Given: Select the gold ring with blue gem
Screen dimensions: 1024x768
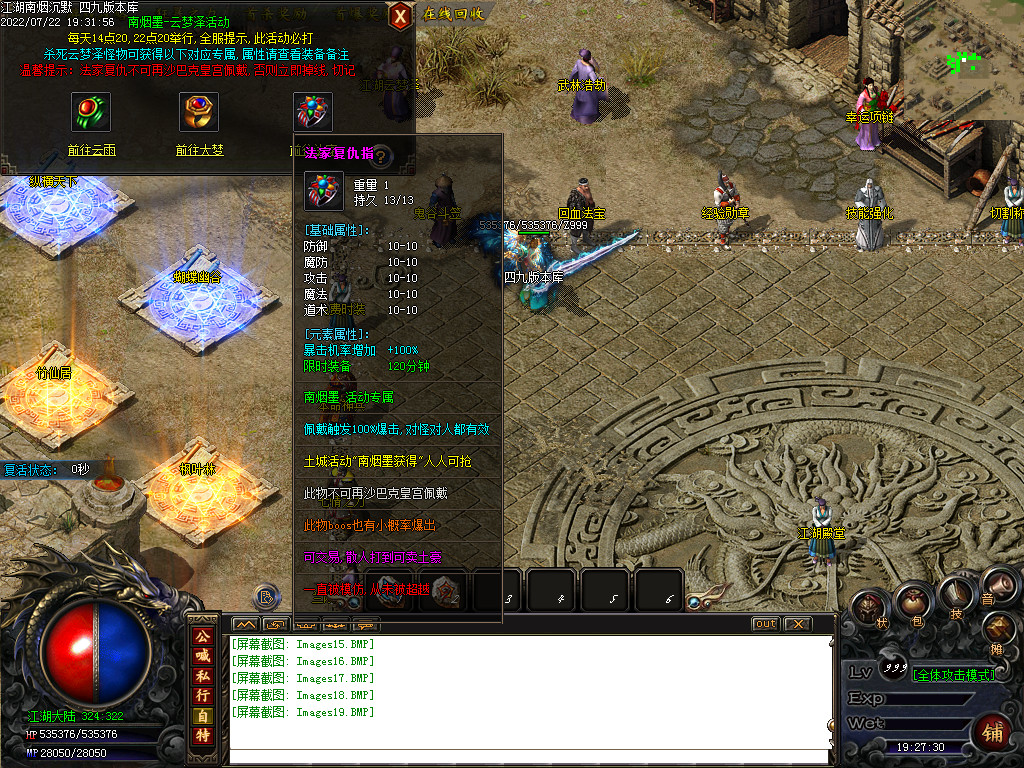Looking at the screenshot, I should pyautogui.click(x=199, y=112).
